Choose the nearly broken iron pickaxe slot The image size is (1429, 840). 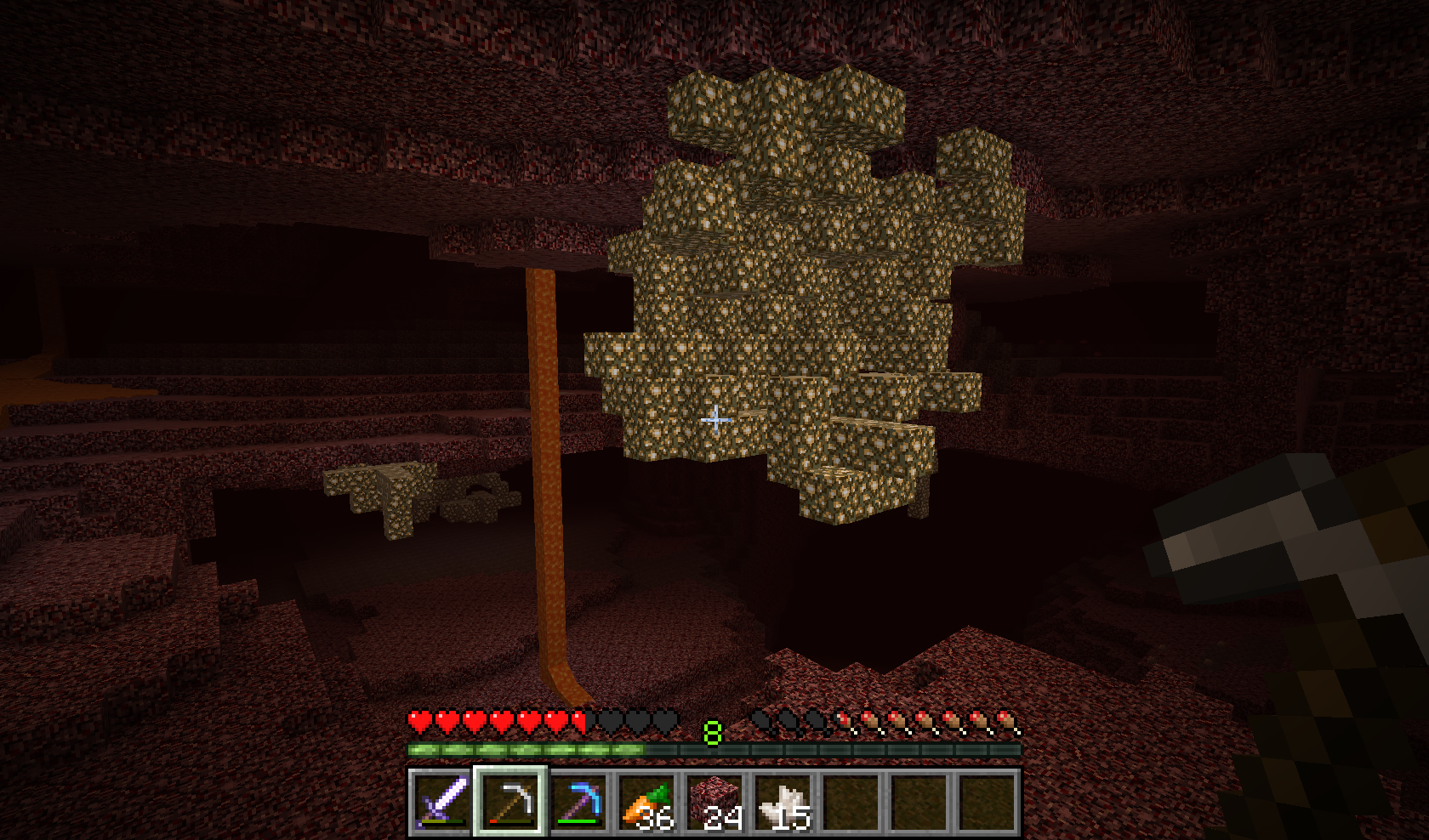[x=510, y=802]
